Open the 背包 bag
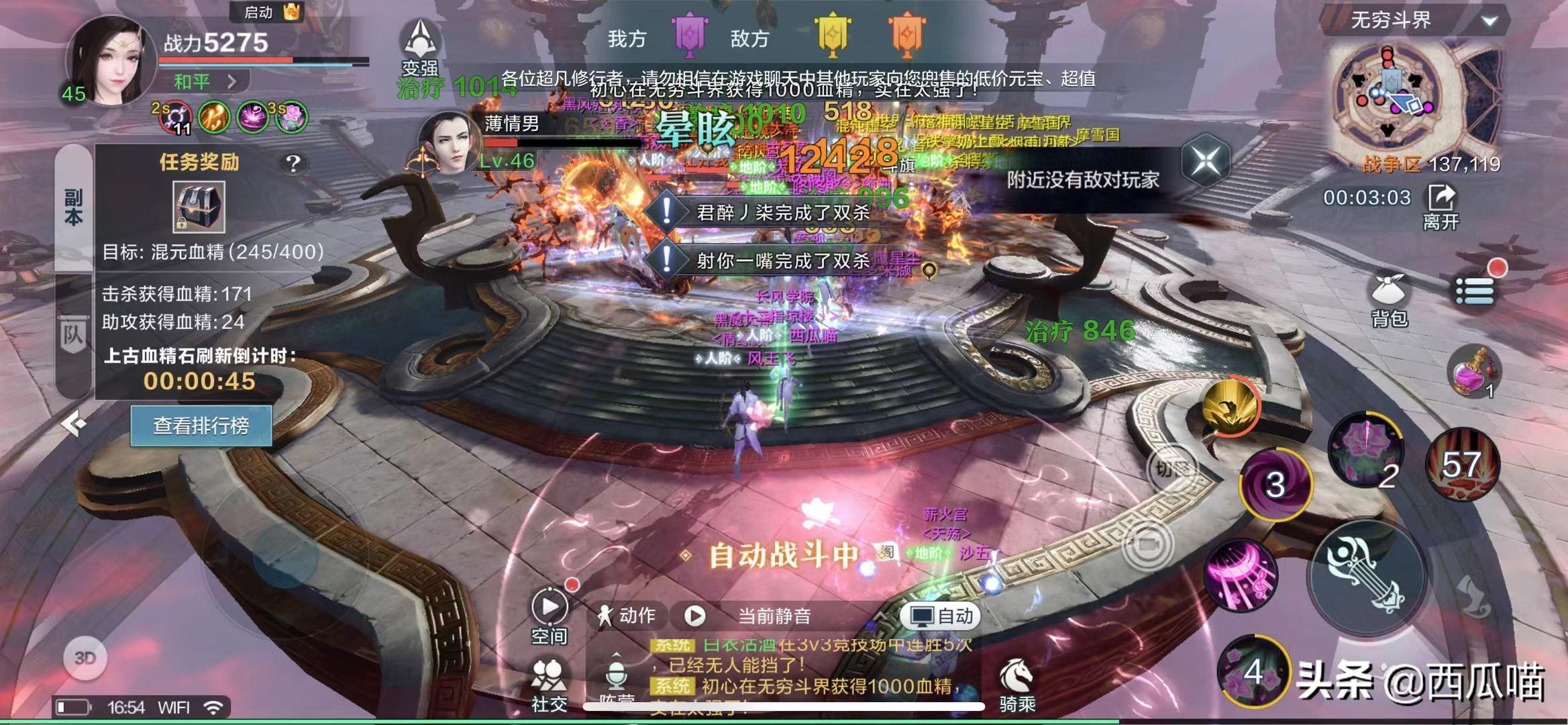The image size is (1568, 725). (x=1389, y=300)
